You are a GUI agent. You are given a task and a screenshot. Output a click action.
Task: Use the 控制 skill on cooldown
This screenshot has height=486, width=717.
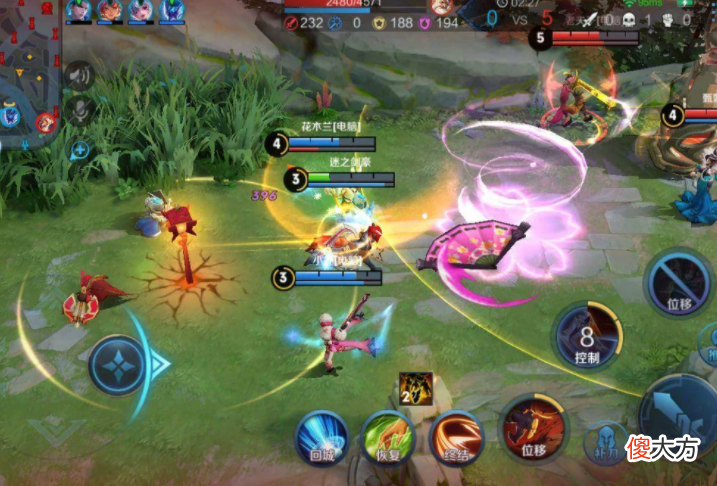pos(587,338)
